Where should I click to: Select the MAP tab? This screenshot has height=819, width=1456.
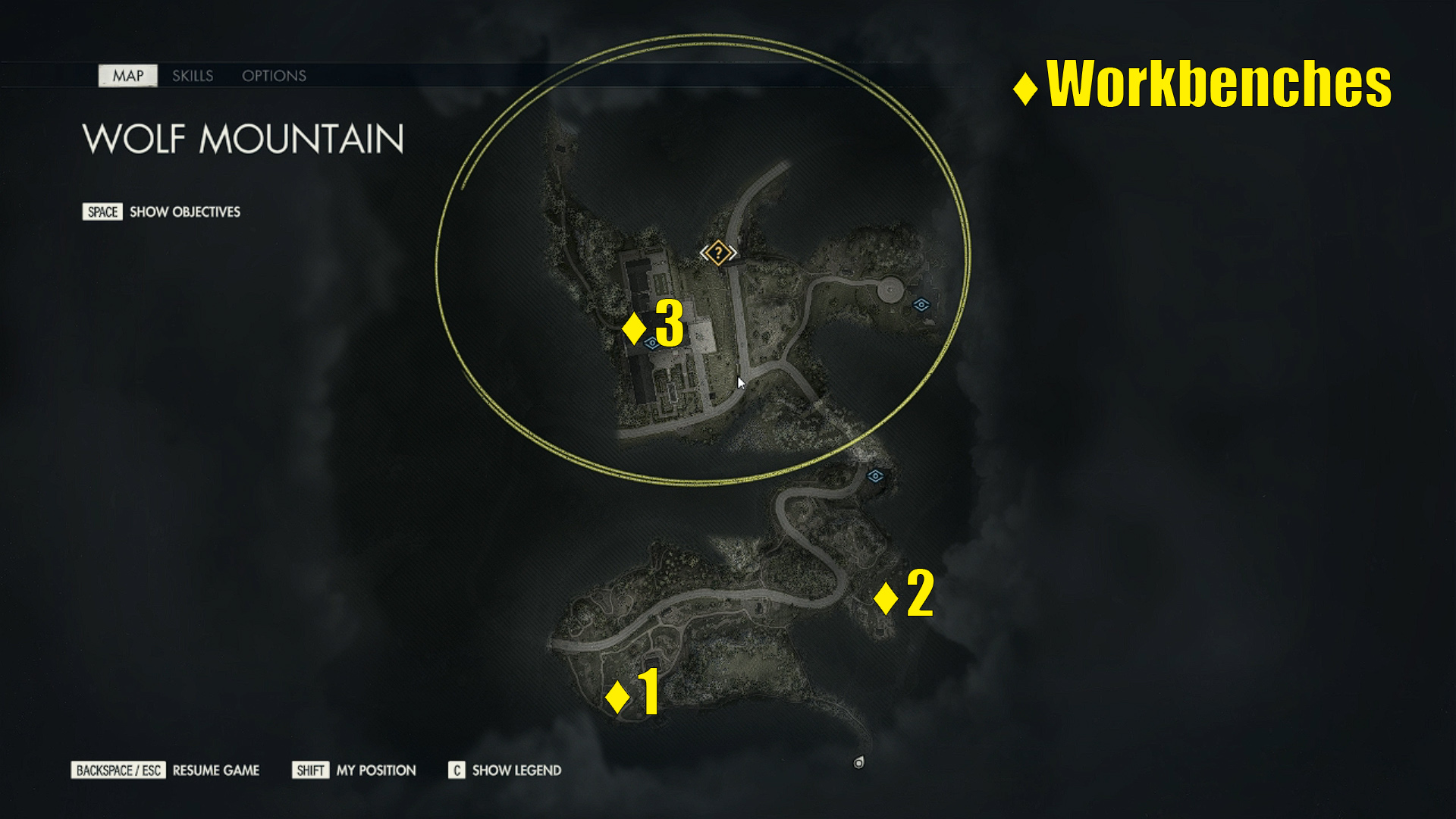click(127, 76)
